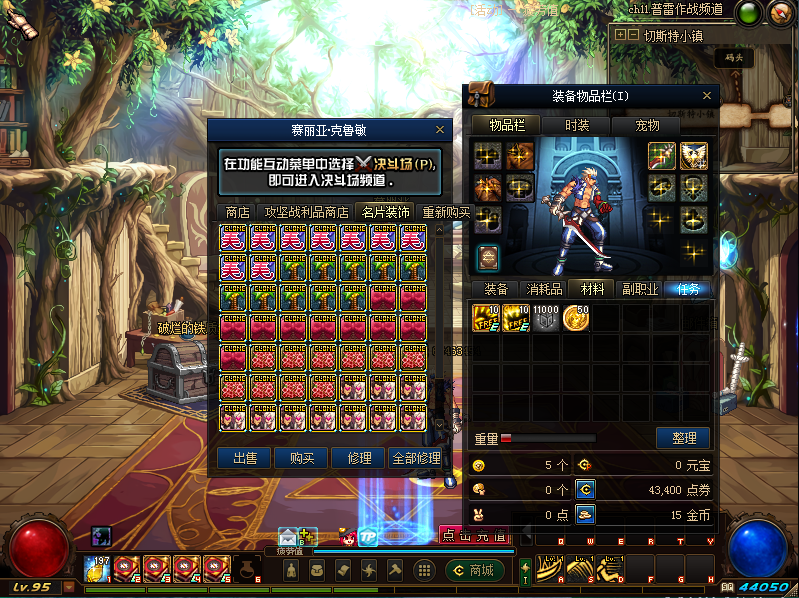Screen dimensions: 799x598
Task: Switch to the 商店 shop tab
Action: coord(237,212)
